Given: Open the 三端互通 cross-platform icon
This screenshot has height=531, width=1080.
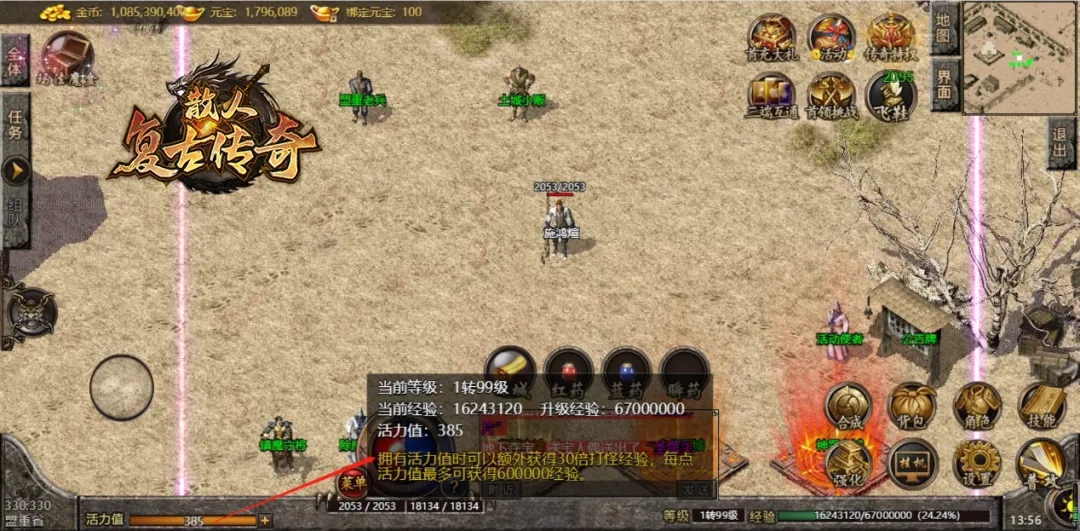Looking at the screenshot, I should pos(773,96).
